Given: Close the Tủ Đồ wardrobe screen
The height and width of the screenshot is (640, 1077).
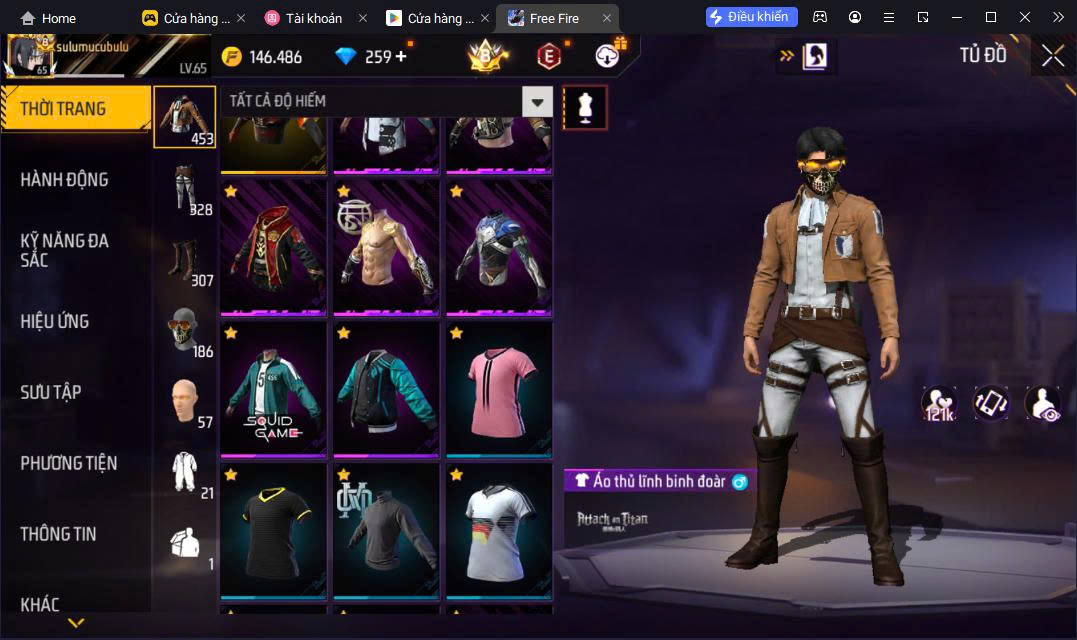Looking at the screenshot, I should pyautogui.click(x=1052, y=56).
